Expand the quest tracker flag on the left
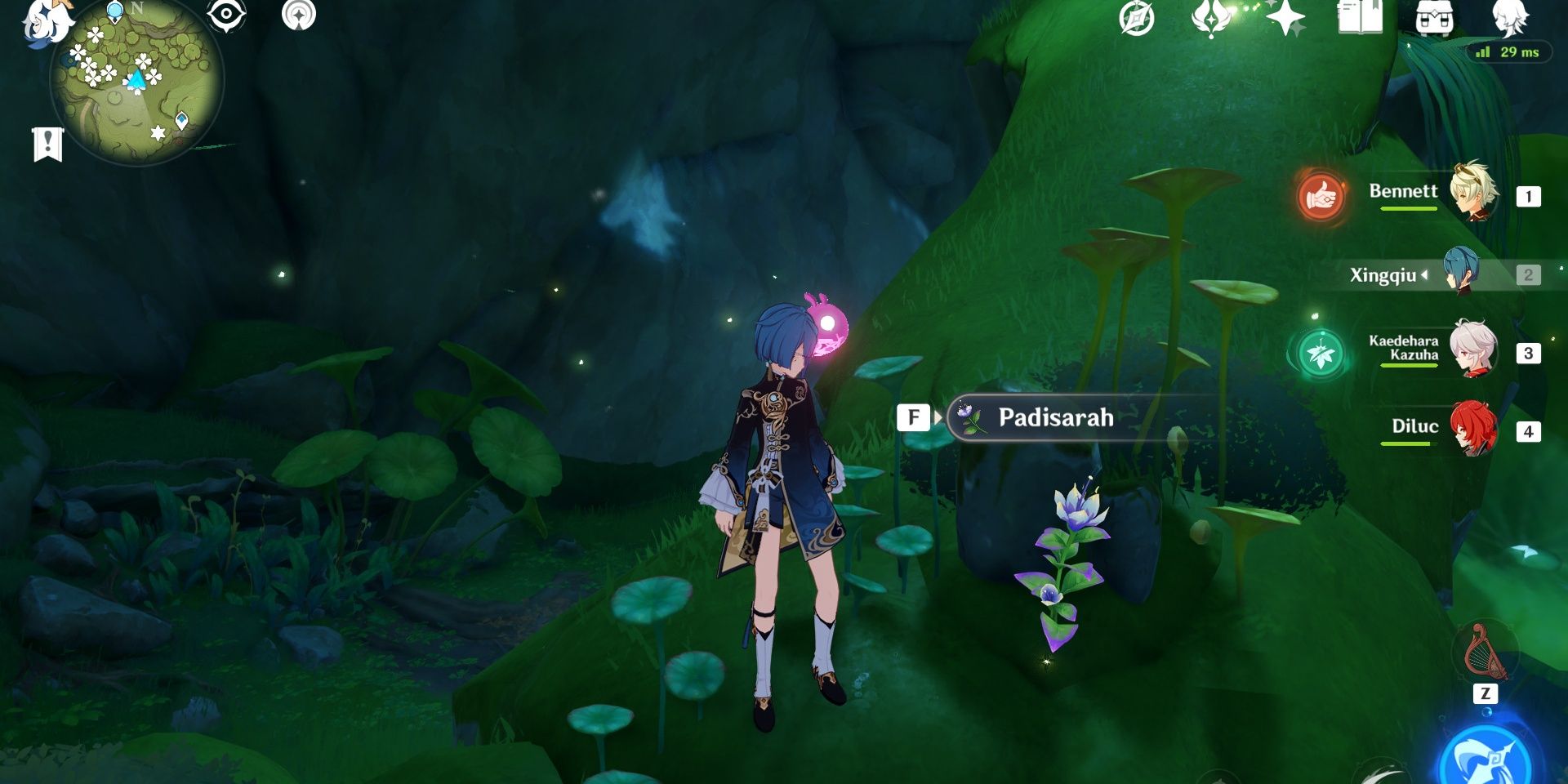The height and width of the screenshot is (784, 1568). [x=47, y=141]
